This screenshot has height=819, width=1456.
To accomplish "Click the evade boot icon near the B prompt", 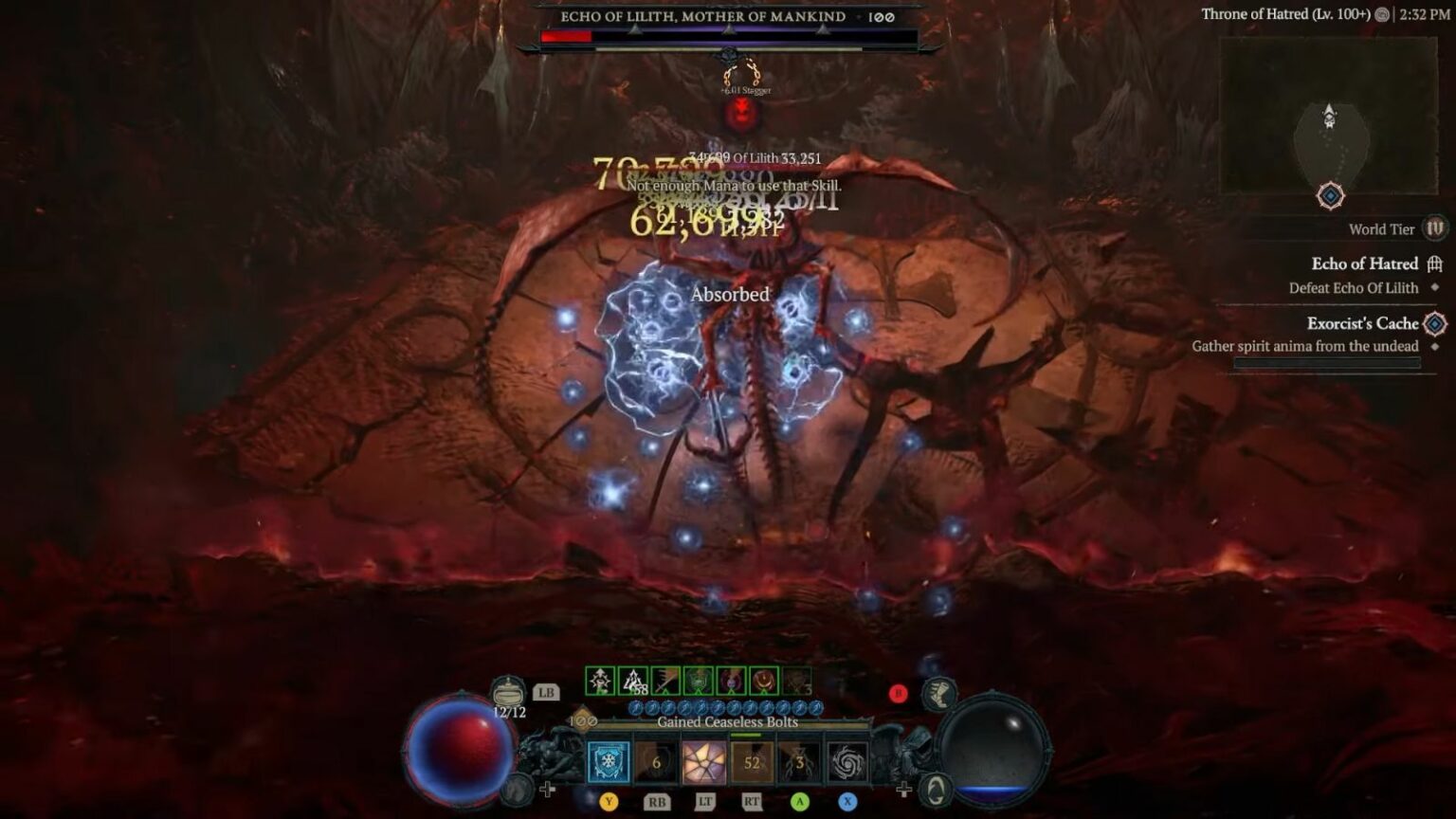I will click(940, 693).
